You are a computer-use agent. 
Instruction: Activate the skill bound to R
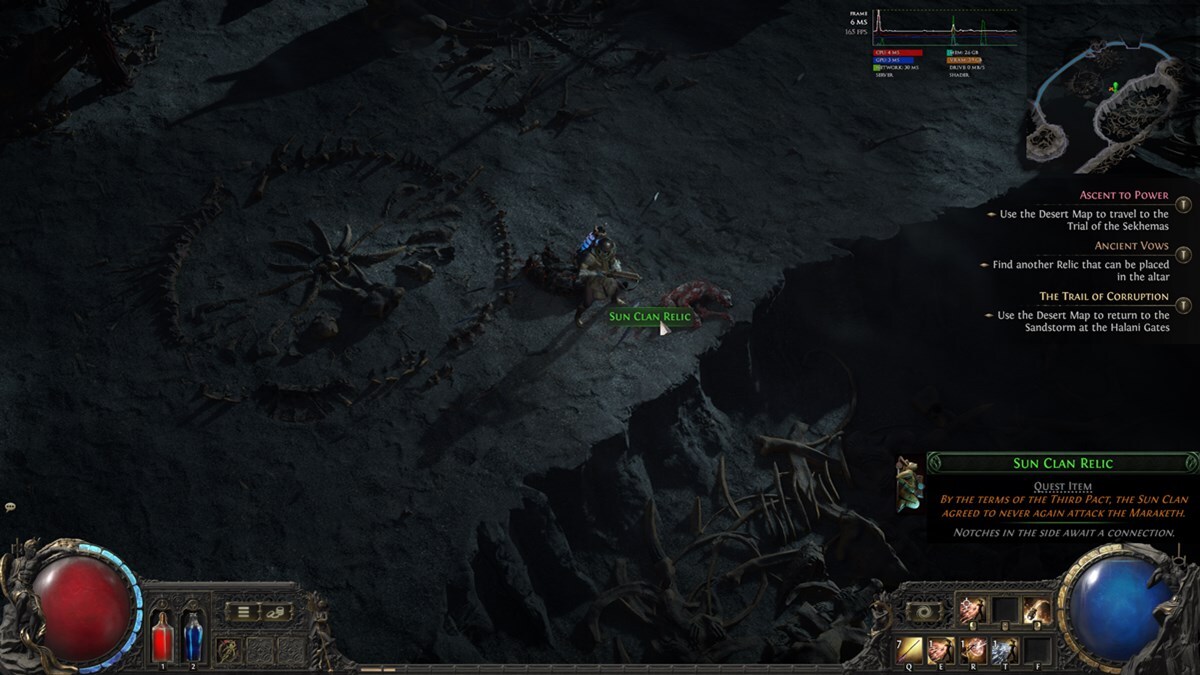pos(973,649)
